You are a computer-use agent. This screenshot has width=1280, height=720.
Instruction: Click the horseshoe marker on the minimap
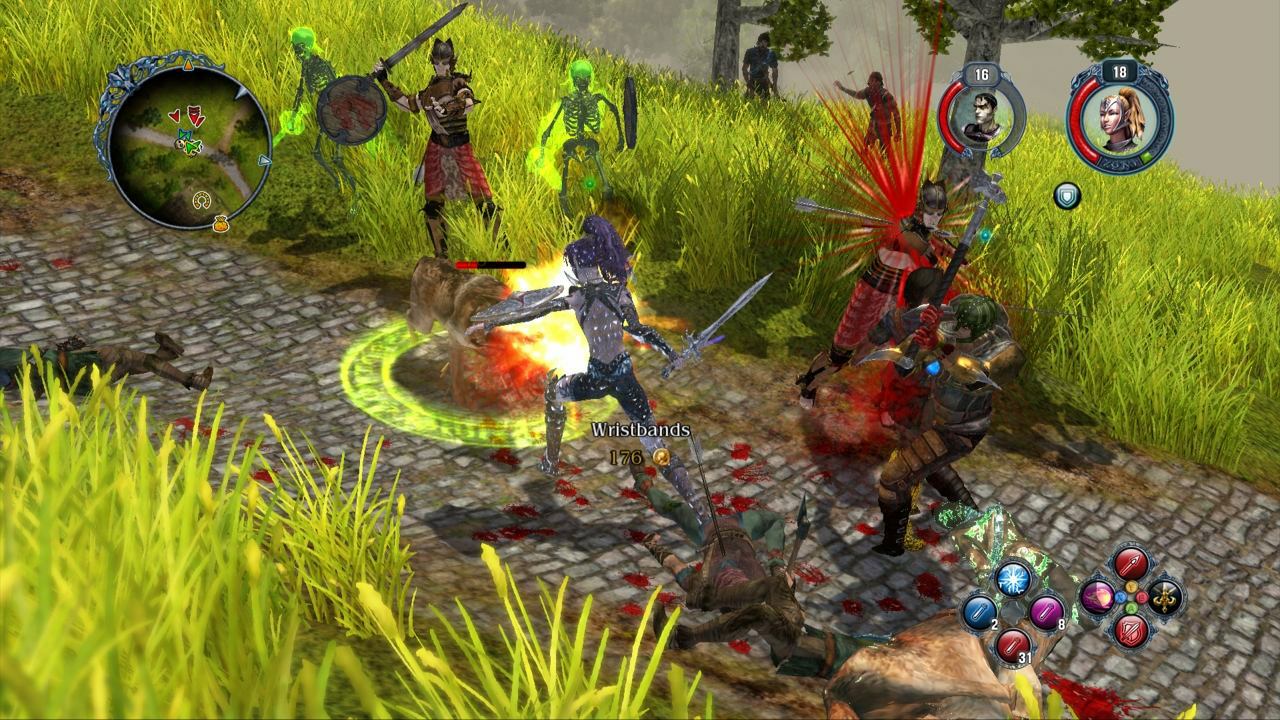[201, 200]
